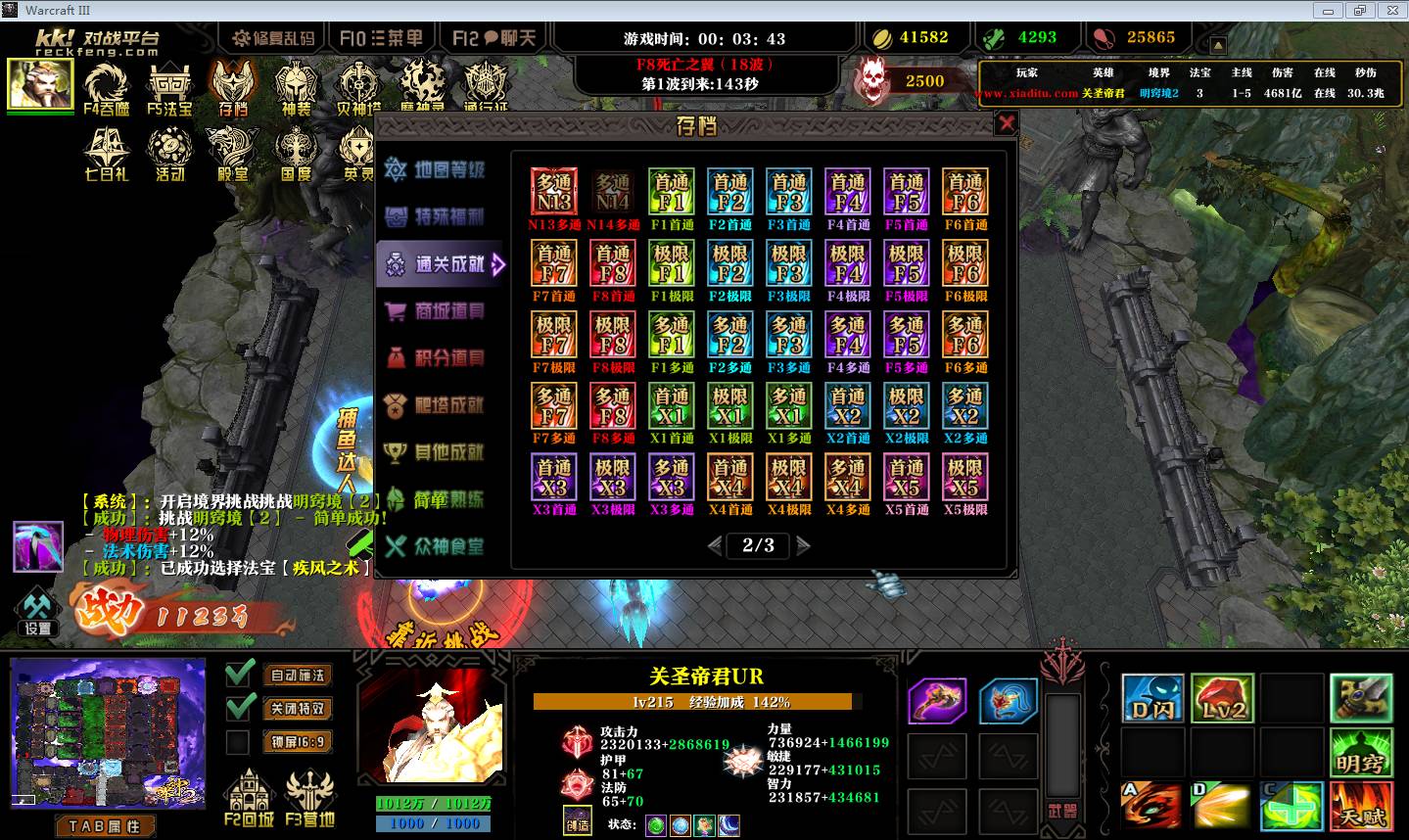Viewport: 1409px width, 840px height.
Task: Select the N13多通 achievement tile
Action: tap(554, 193)
